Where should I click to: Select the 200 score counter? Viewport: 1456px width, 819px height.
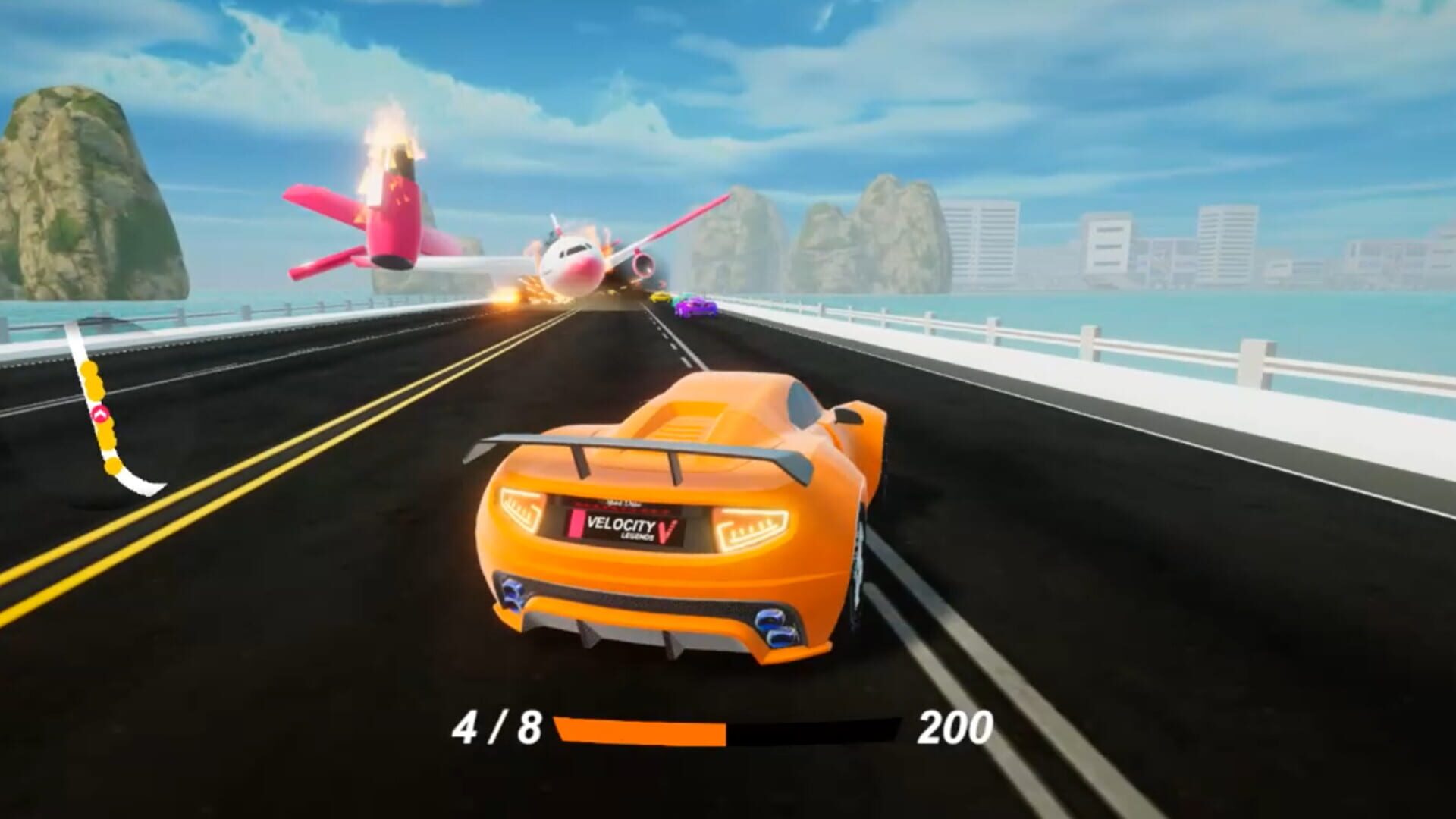(x=957, y=726)
